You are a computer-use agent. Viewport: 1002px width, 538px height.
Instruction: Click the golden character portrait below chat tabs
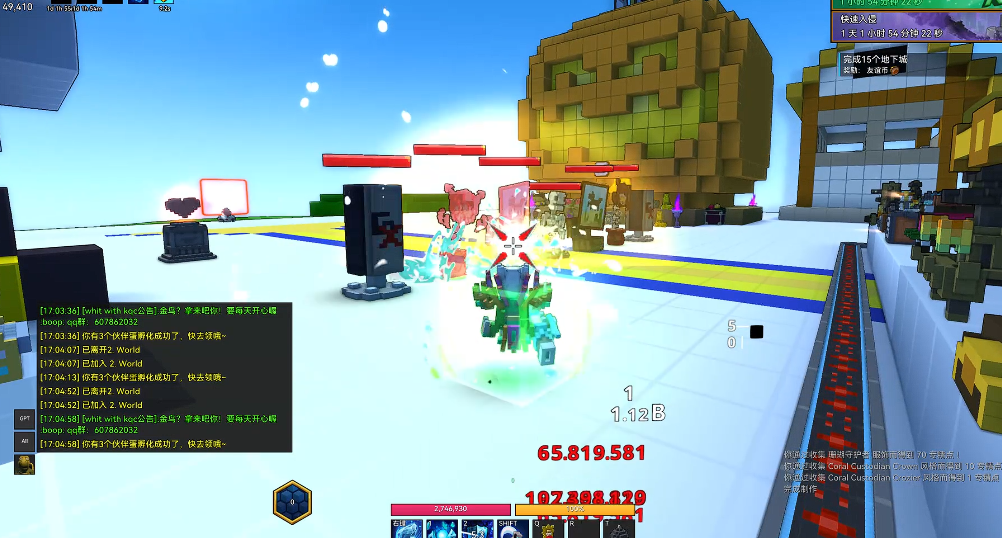pyautogui.click(x=25, y=464)
